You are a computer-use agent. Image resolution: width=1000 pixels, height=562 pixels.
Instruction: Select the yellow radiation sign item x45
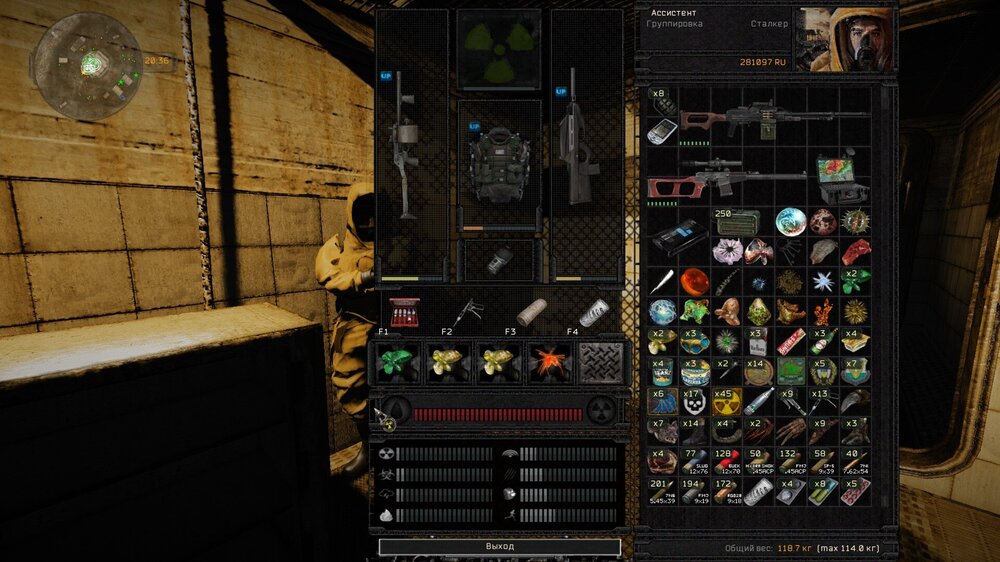[x=726, y=402]
